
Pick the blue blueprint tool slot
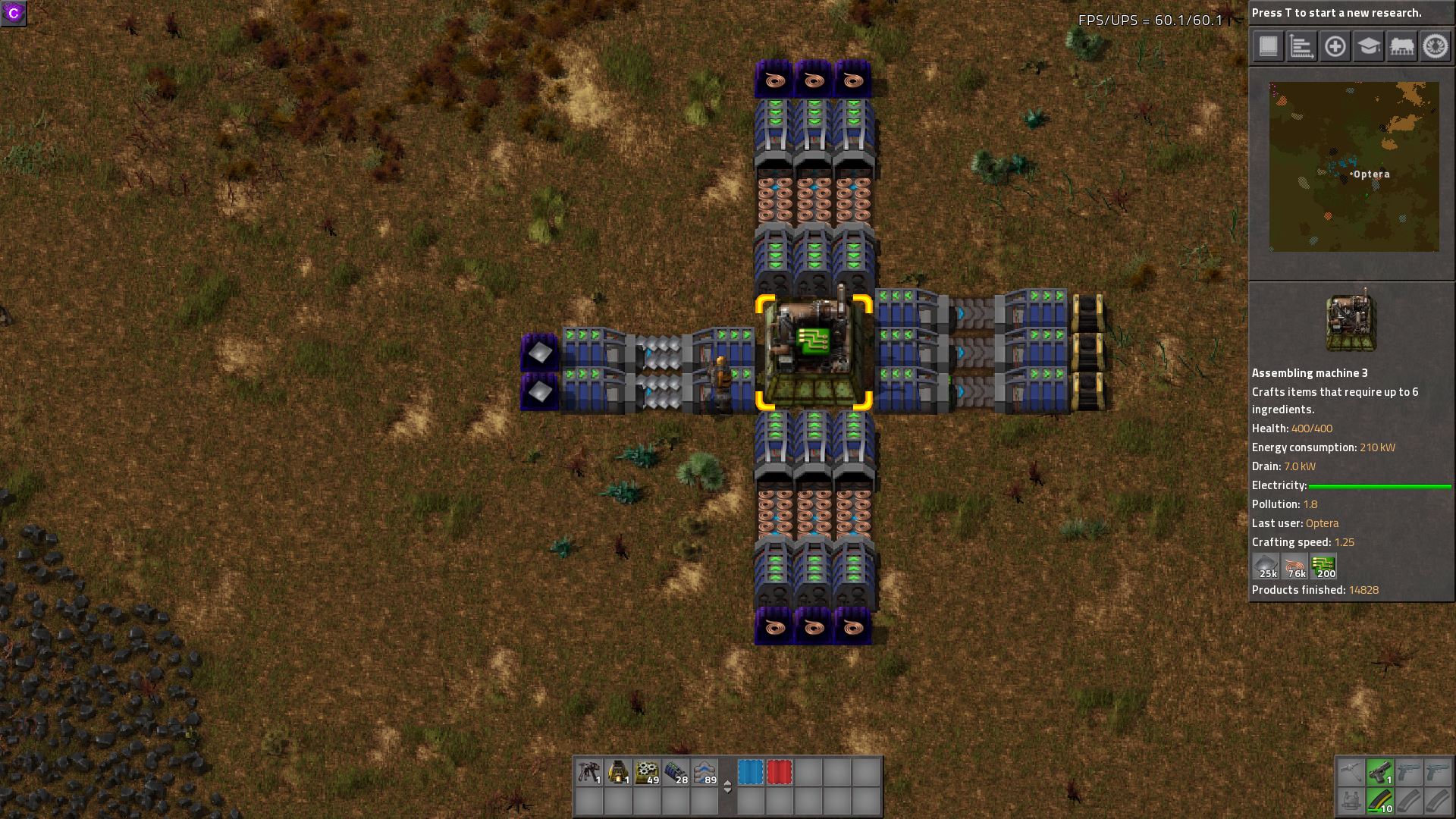750,772
